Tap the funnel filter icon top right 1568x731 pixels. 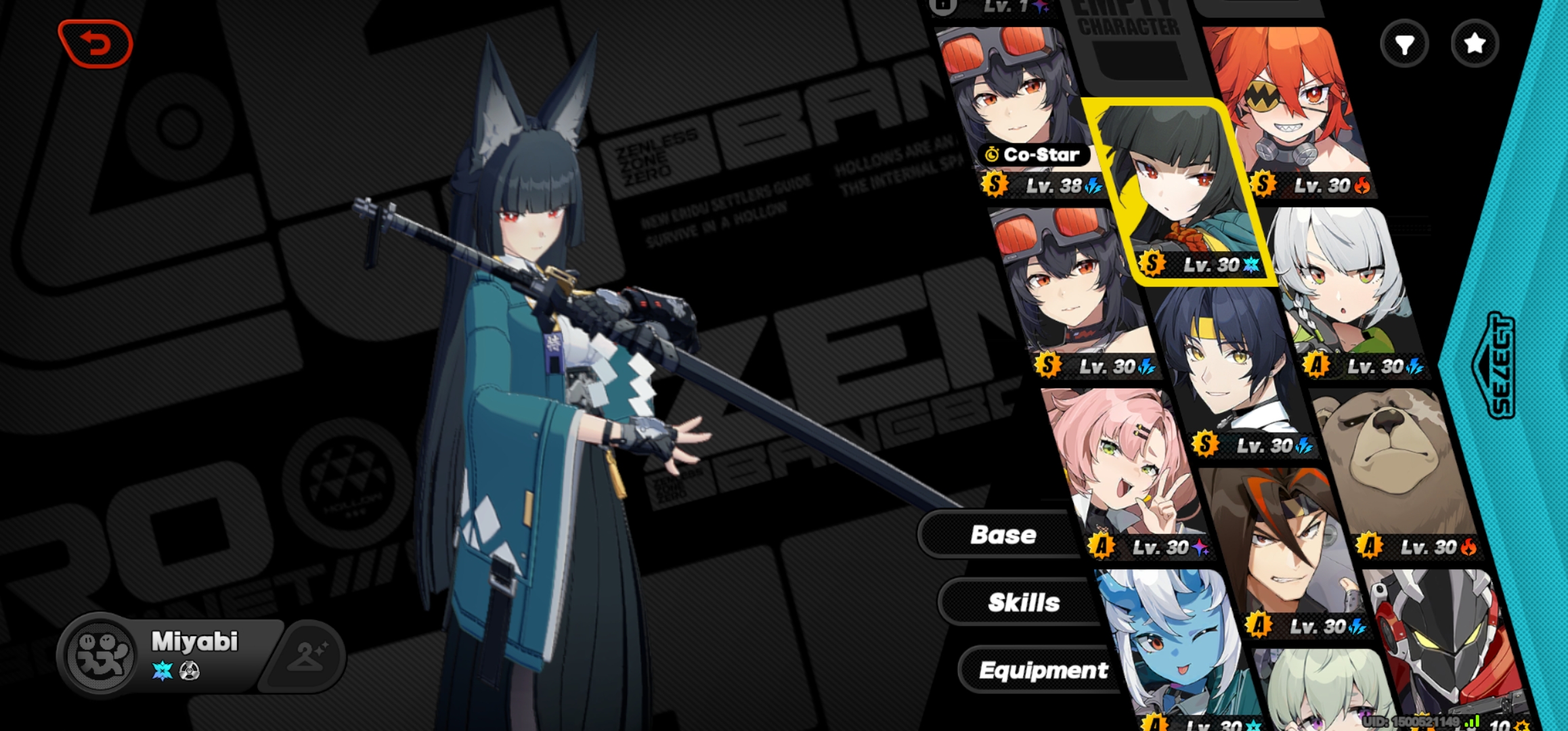point(1406,43)
